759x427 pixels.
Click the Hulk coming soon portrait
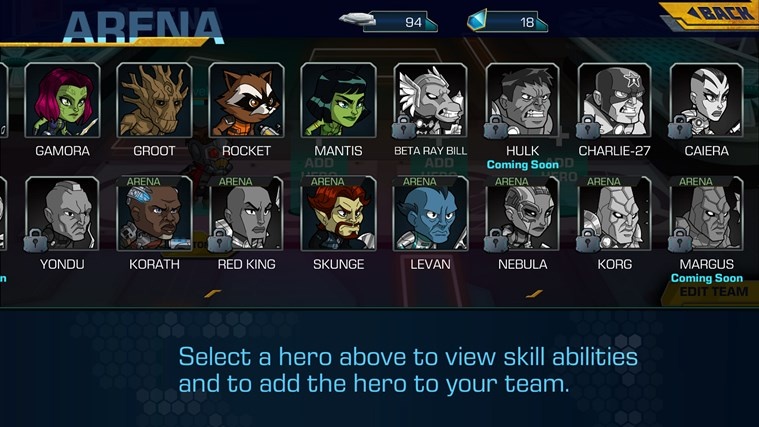point(522,101)
